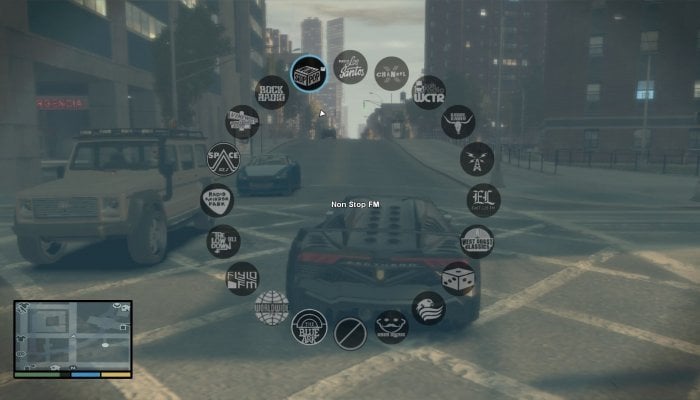This screenshot has width=700, height=400.
Task: Select The Blue Ark station
Action: [308, 326]
